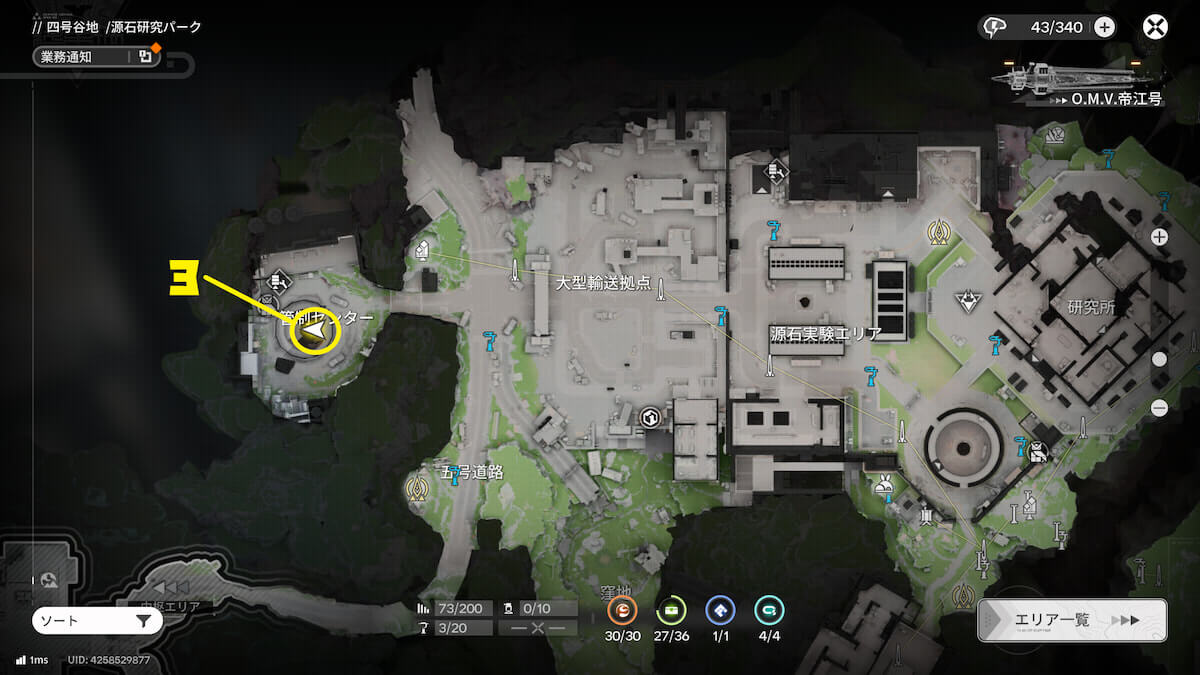Select the hexagon marker below 大型輸送拠点
This screenshot has height=675, width=1200.
[x=651, y=417]
